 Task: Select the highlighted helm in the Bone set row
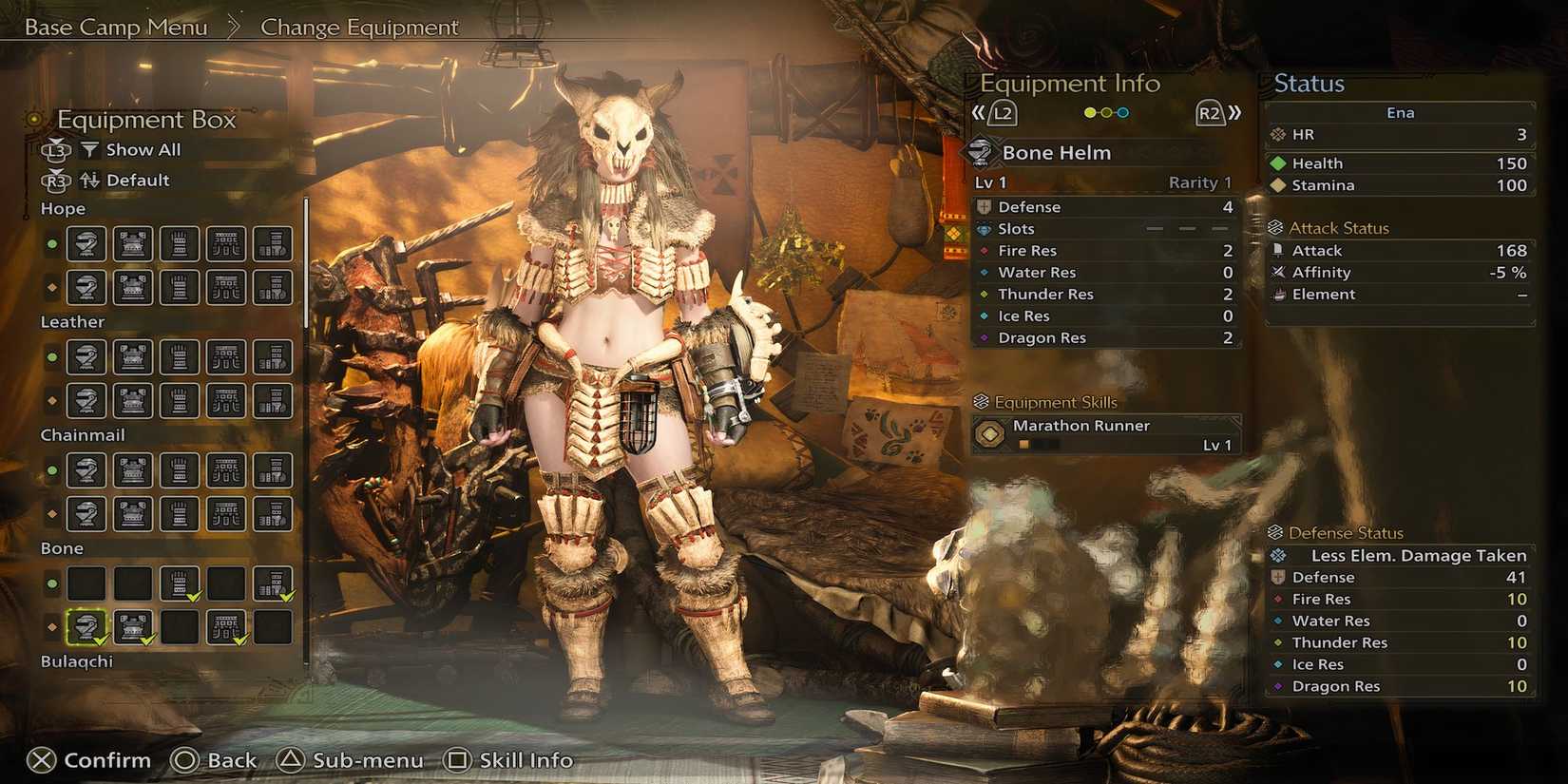(x=86, y=625)
